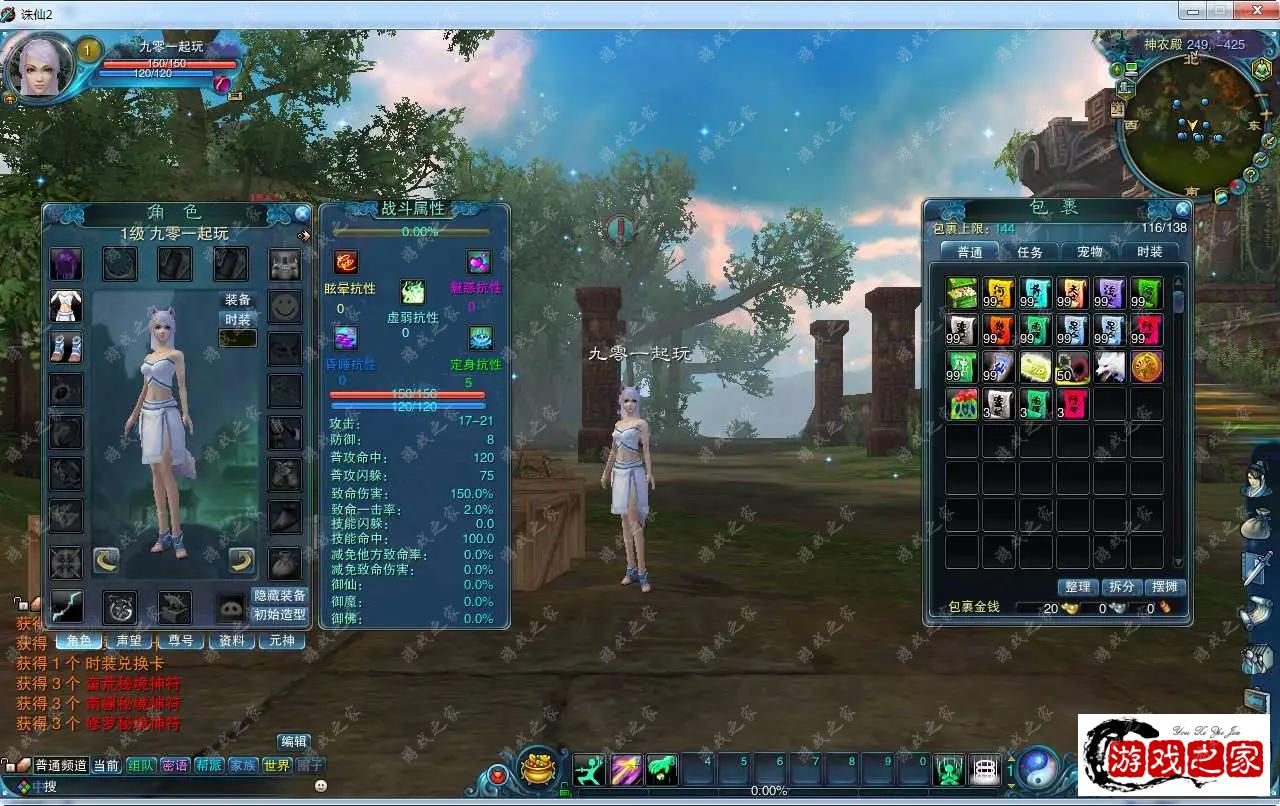Click the 拆分 split button
This screenshot has width=1280, height=806.
[x=1122, y=587]
